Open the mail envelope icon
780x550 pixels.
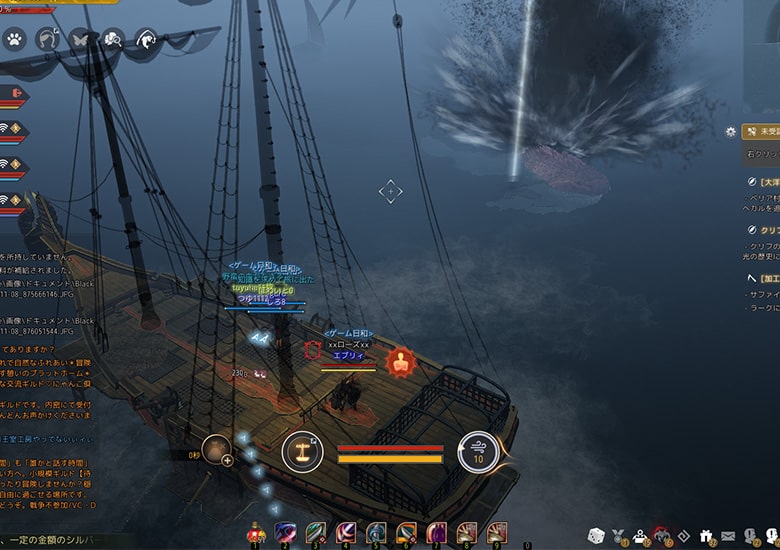pos(727,536)
